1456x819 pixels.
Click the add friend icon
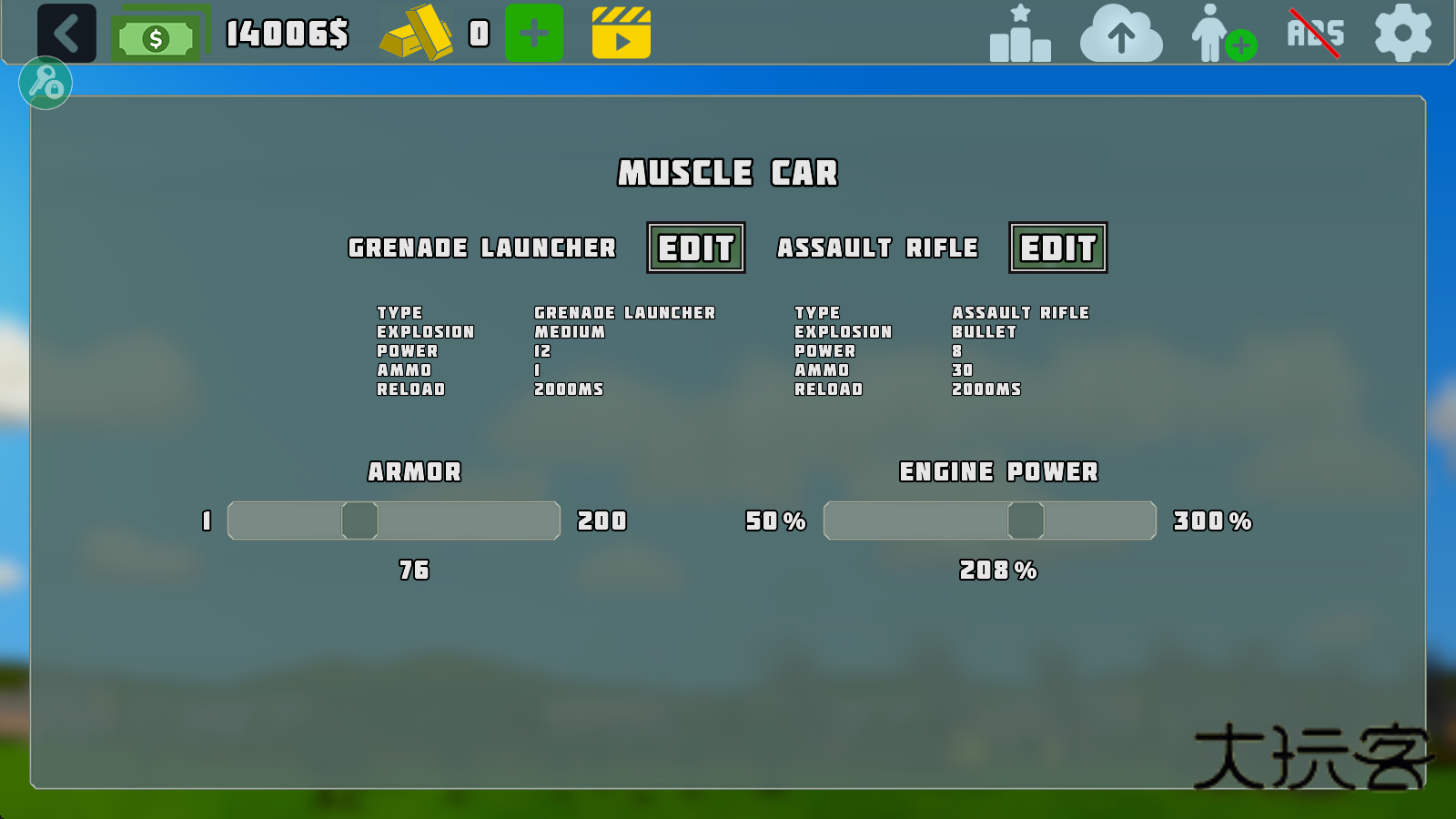coord(1222,36)
